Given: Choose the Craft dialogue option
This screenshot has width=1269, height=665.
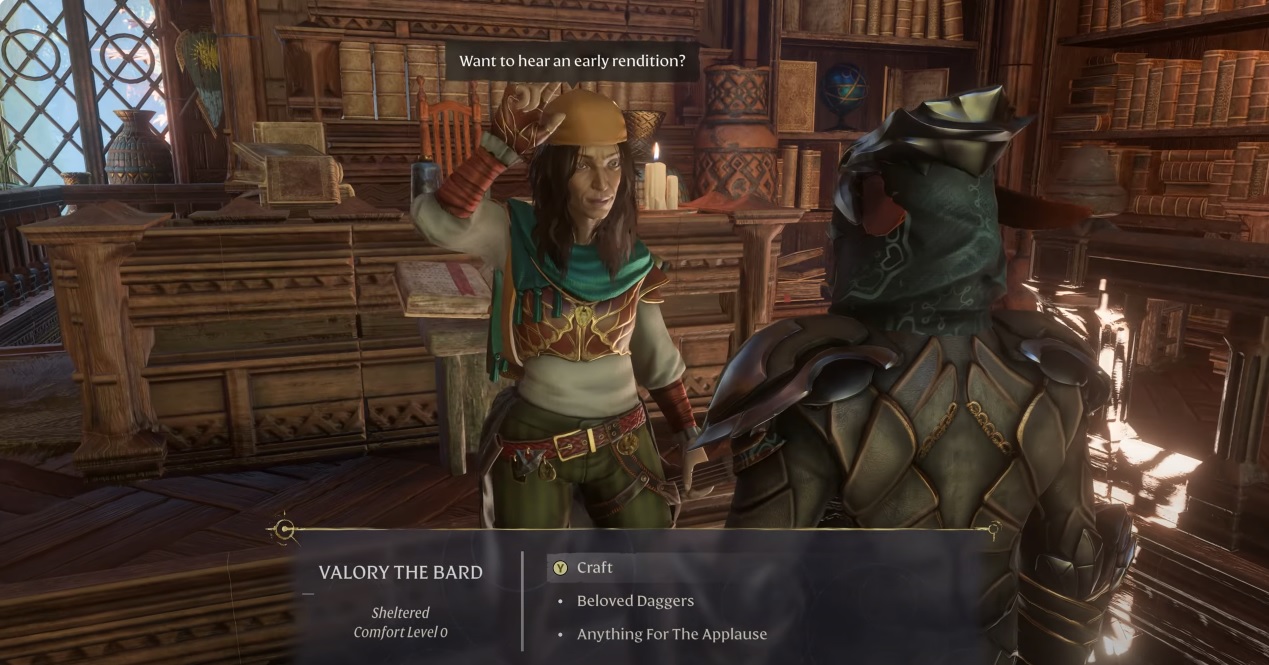Looking at the screenshot, I should (x=595, y=568).
